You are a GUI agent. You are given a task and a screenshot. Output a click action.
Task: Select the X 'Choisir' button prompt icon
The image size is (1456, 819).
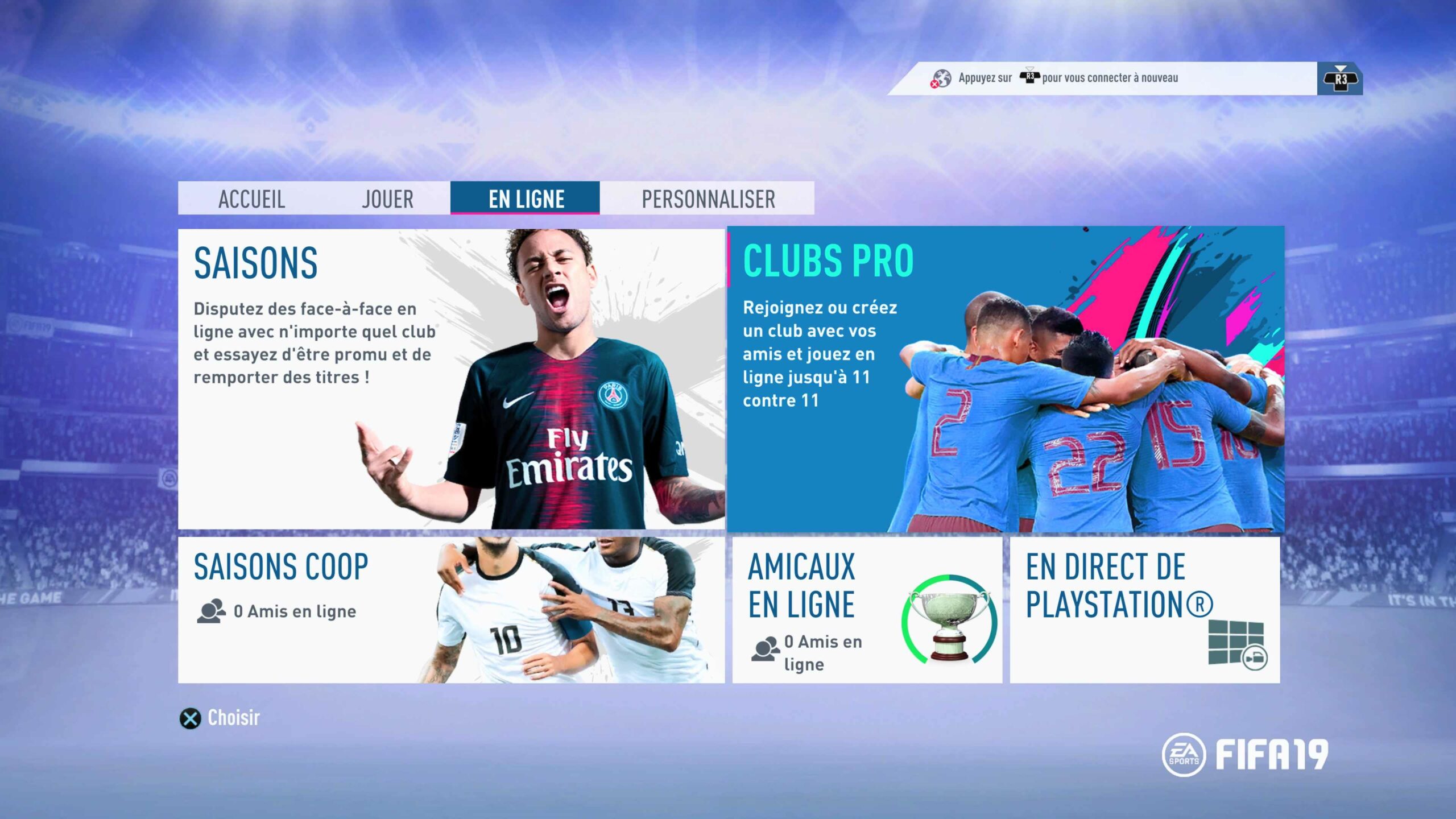191,718
